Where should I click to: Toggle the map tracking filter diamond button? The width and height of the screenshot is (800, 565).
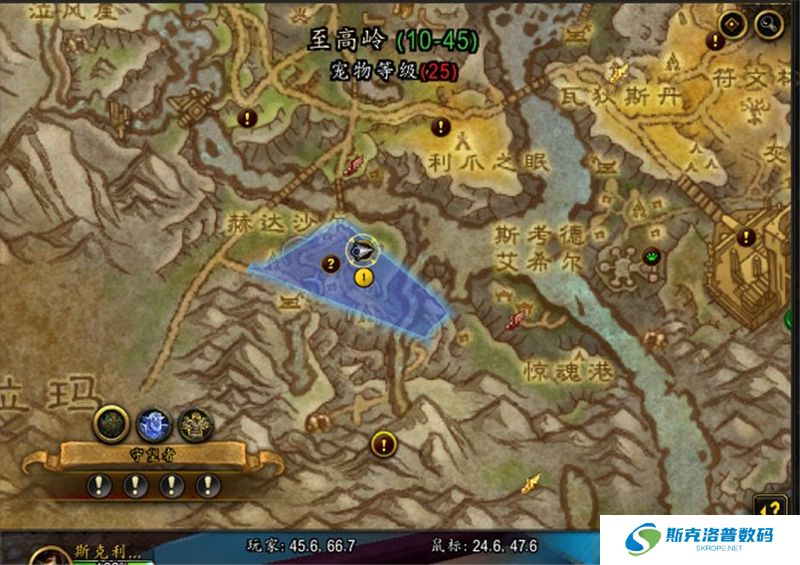(732, 21)
